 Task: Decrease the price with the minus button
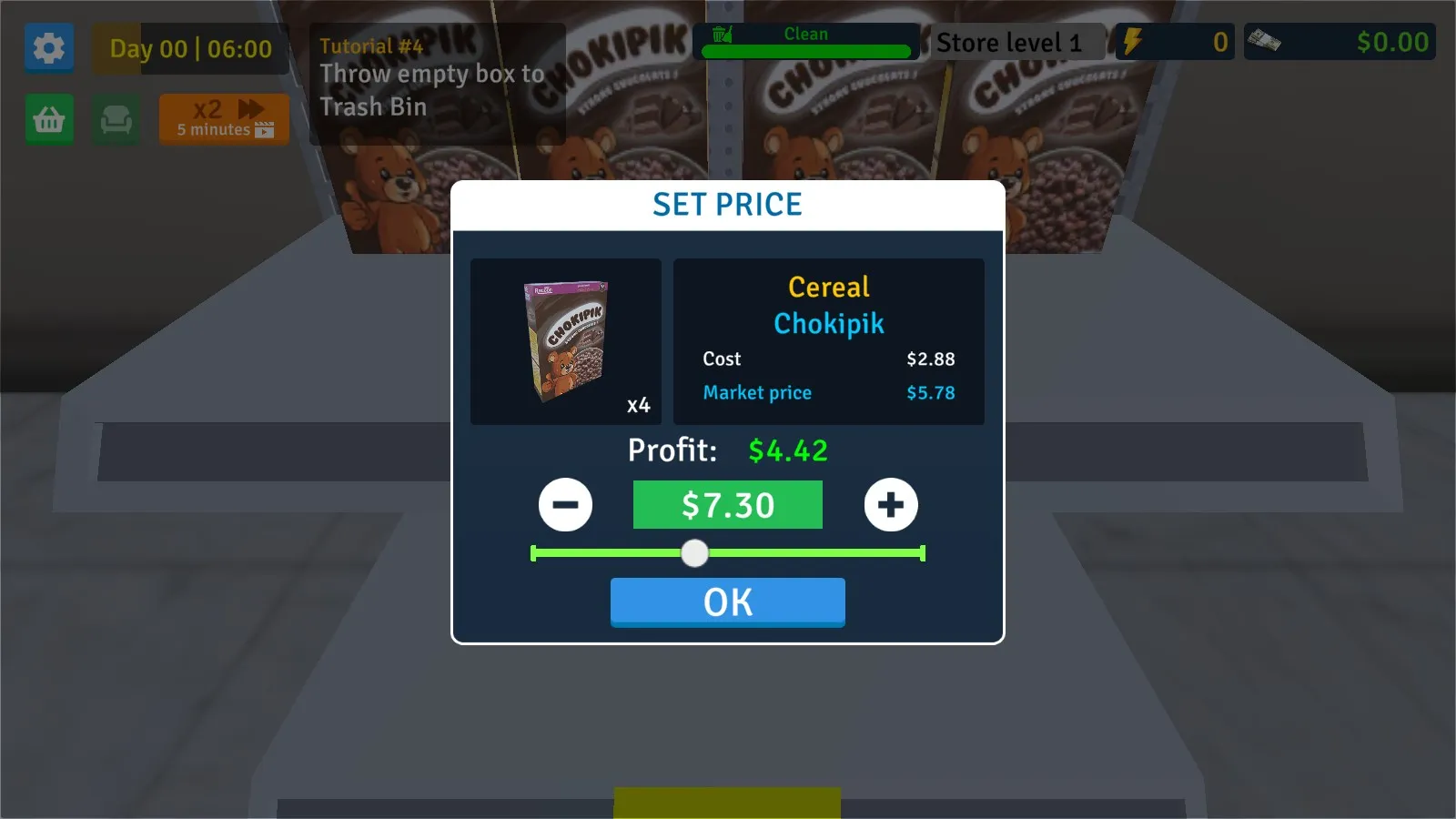tap(565, 504)
